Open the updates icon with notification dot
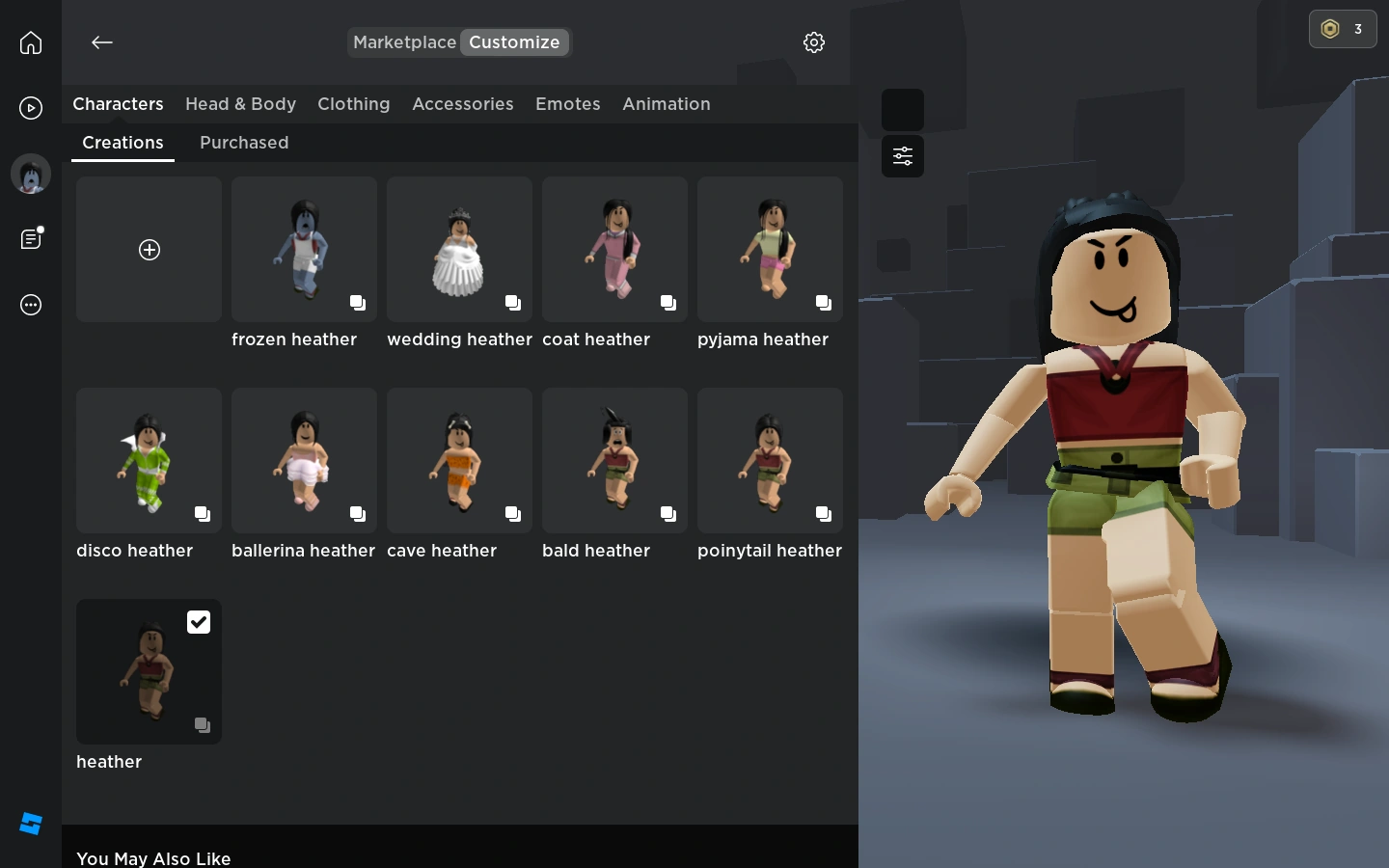The image size is (1389, 868). [x=31, y=239]
